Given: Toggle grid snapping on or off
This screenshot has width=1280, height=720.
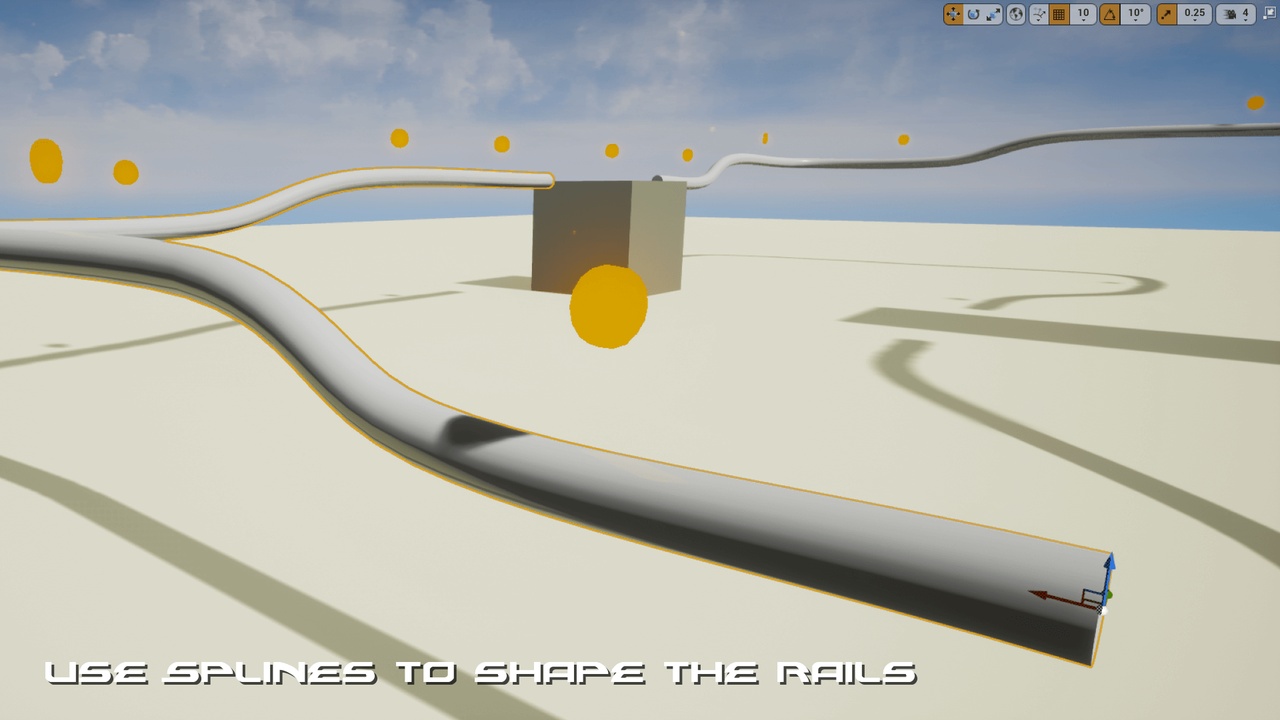Looking at the screenshot, I should (1059, 14).
